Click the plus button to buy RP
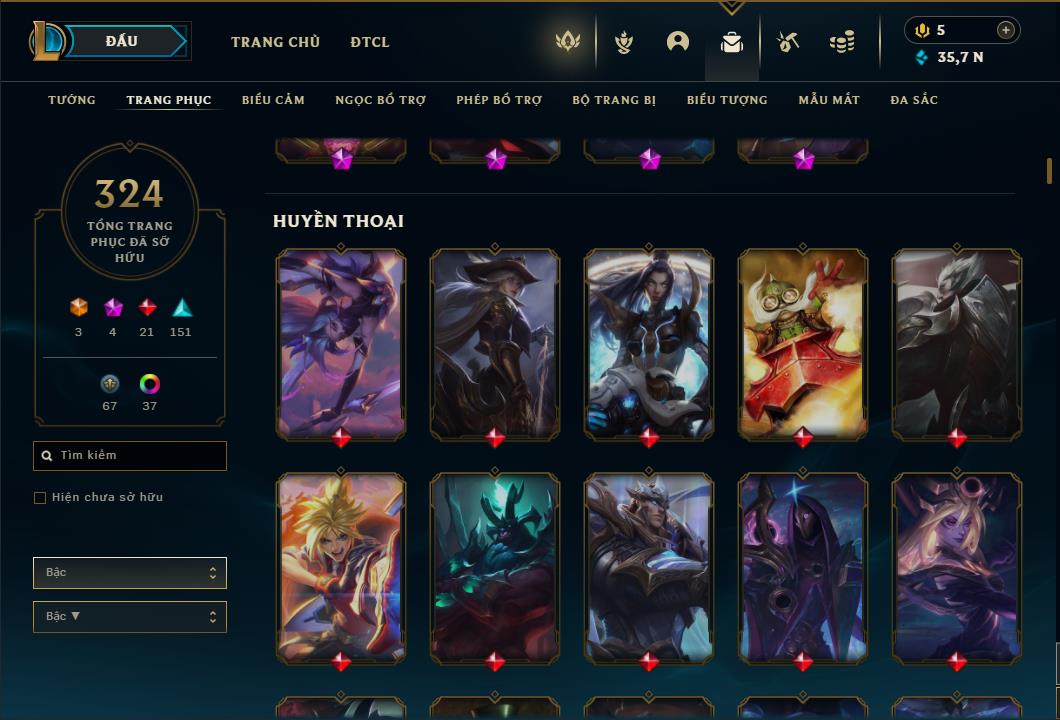 (1006, 30)
